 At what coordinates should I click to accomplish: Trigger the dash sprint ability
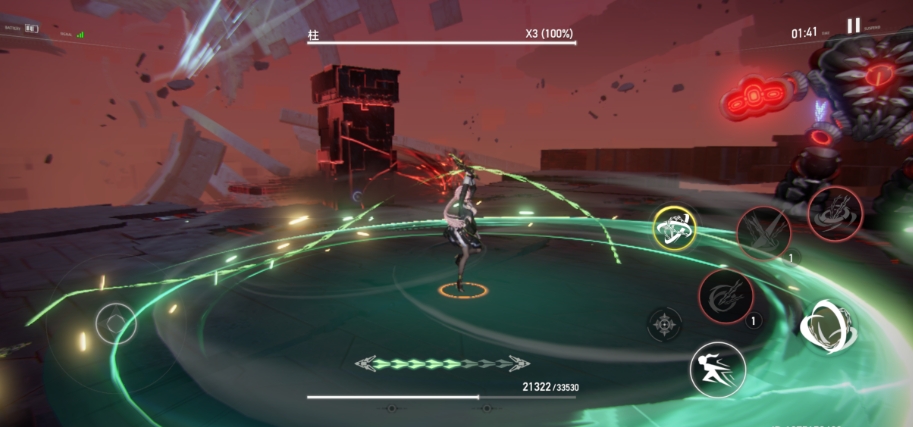[717, 369]
